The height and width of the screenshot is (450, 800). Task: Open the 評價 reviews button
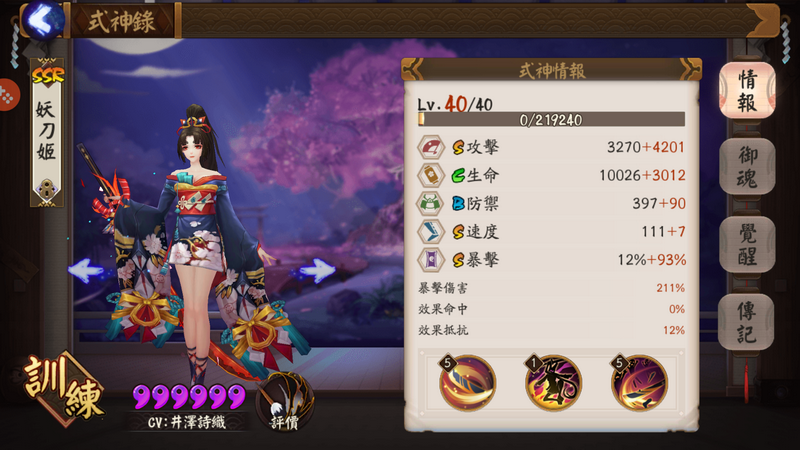pyautogui.click(x=285, y=402)
